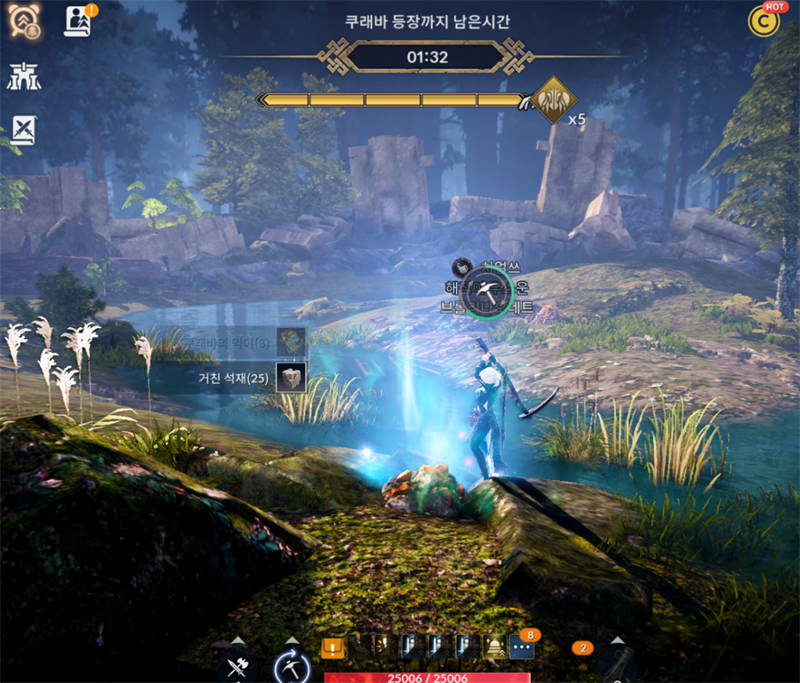Image resolution: width=800 pixels, height=683 pixels.
Task: Use the bottle item quick slot
Action: [618, 665]
